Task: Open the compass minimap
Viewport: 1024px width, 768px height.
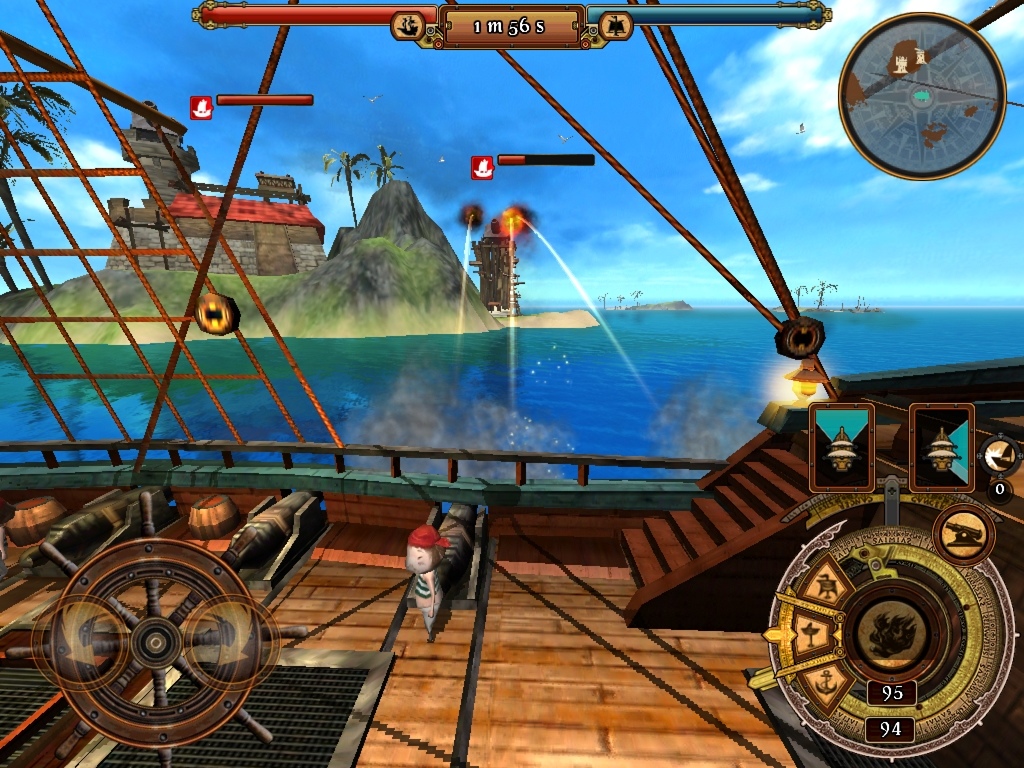Action: point(921,96)
